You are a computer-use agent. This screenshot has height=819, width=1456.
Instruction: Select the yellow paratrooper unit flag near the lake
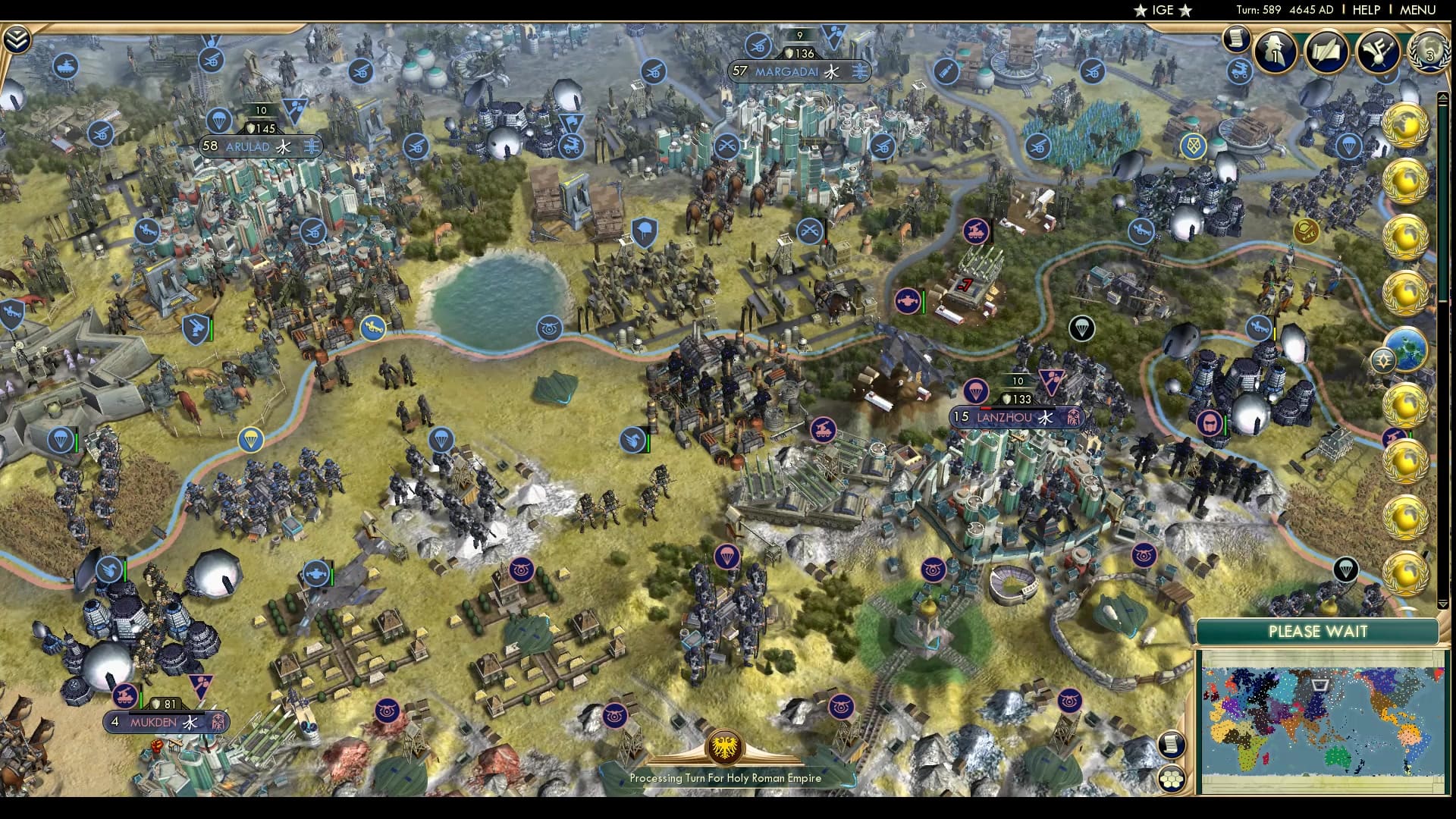tap(250, 438)
